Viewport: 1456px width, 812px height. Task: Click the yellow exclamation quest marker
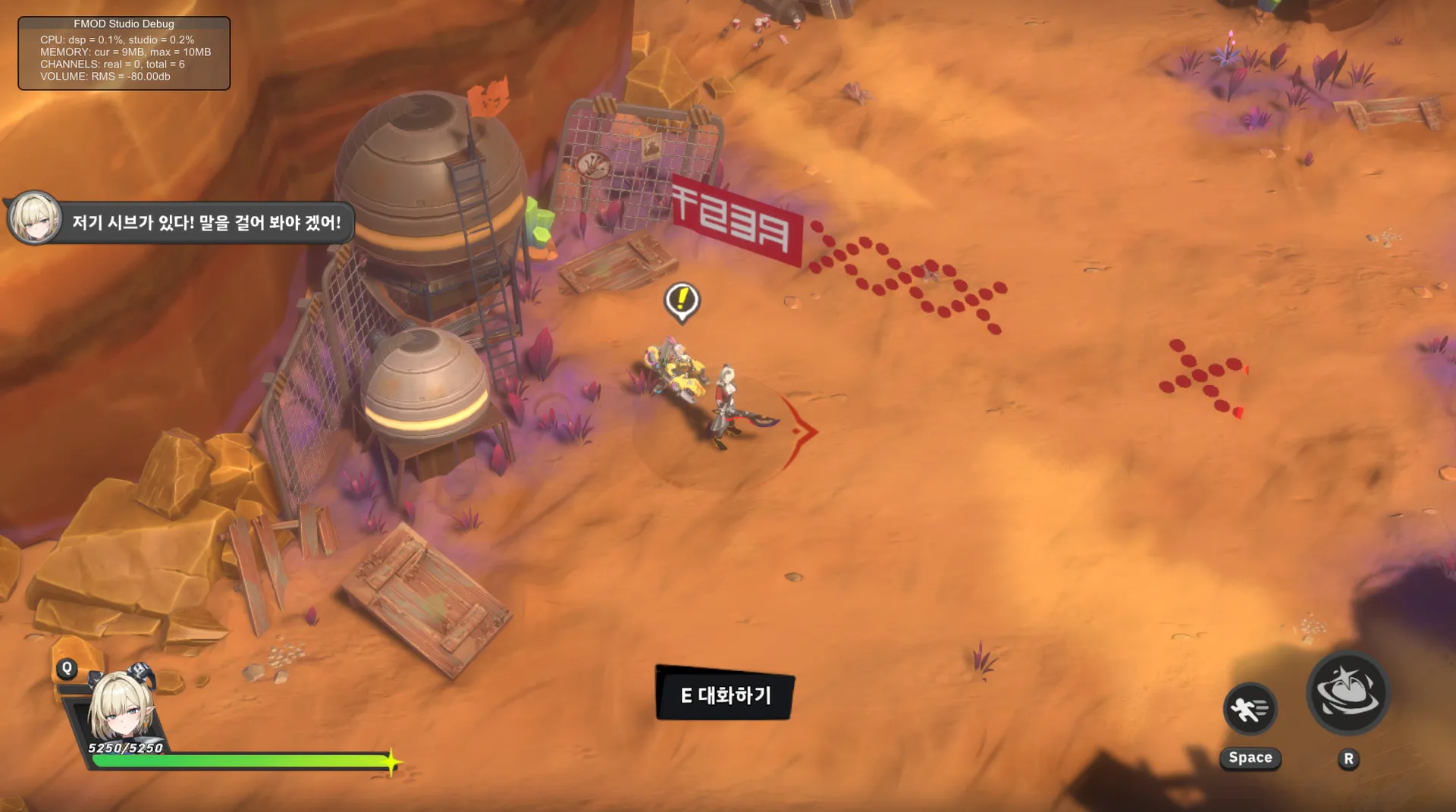[x=682, y=300]
